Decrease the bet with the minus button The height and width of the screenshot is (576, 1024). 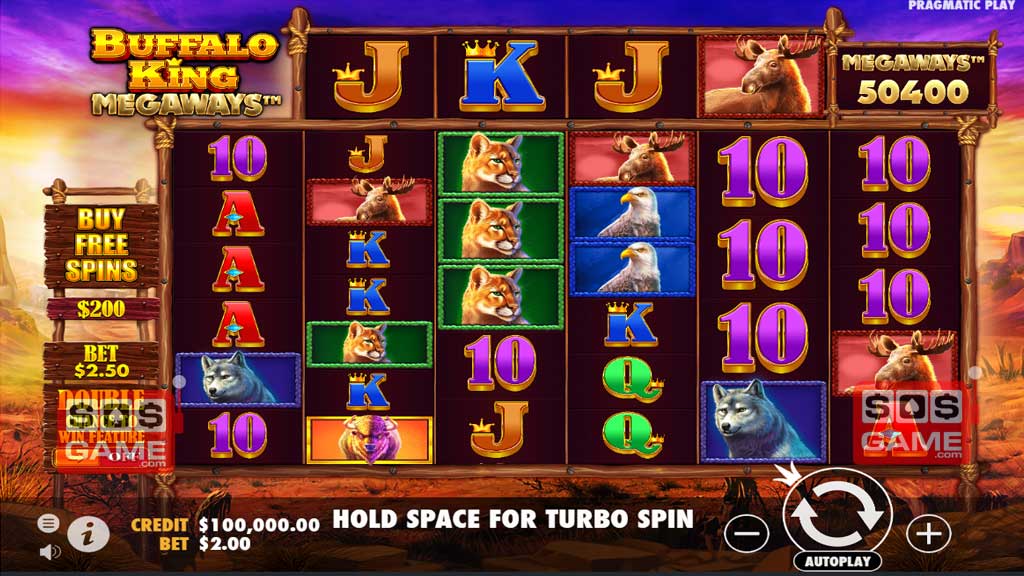(747, 533)
